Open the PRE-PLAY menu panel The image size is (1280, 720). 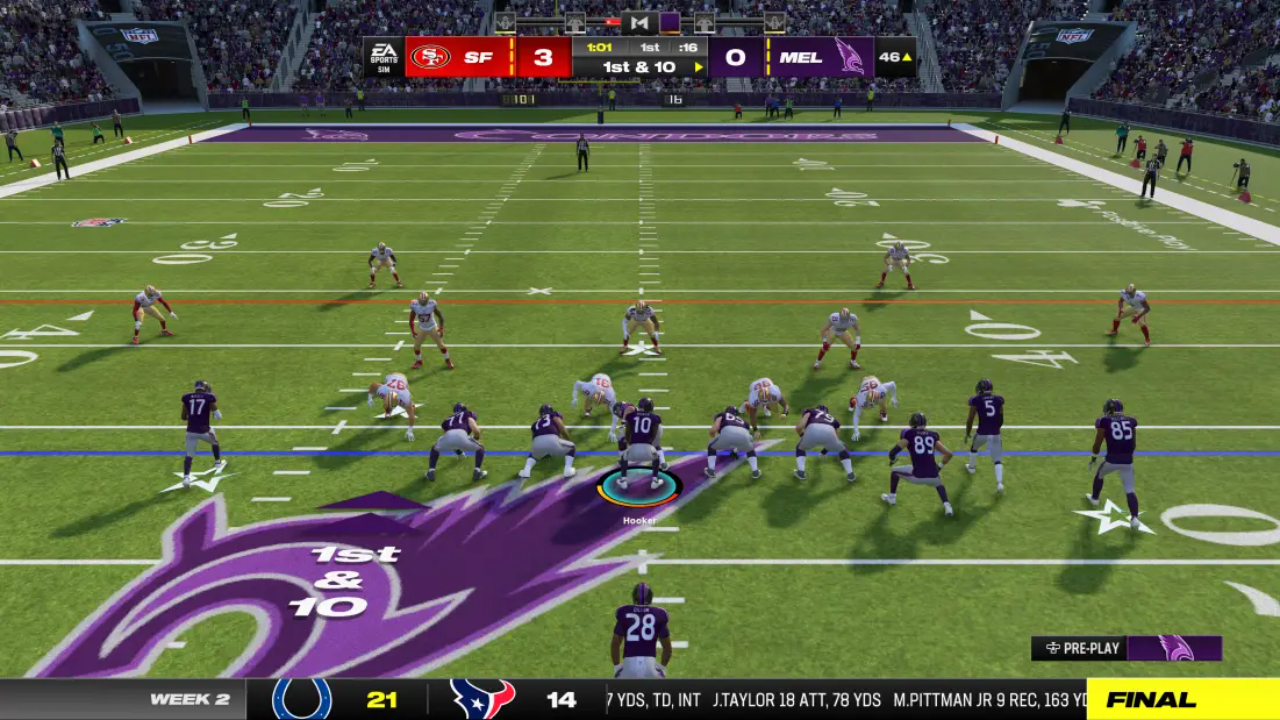(1084, 648)
